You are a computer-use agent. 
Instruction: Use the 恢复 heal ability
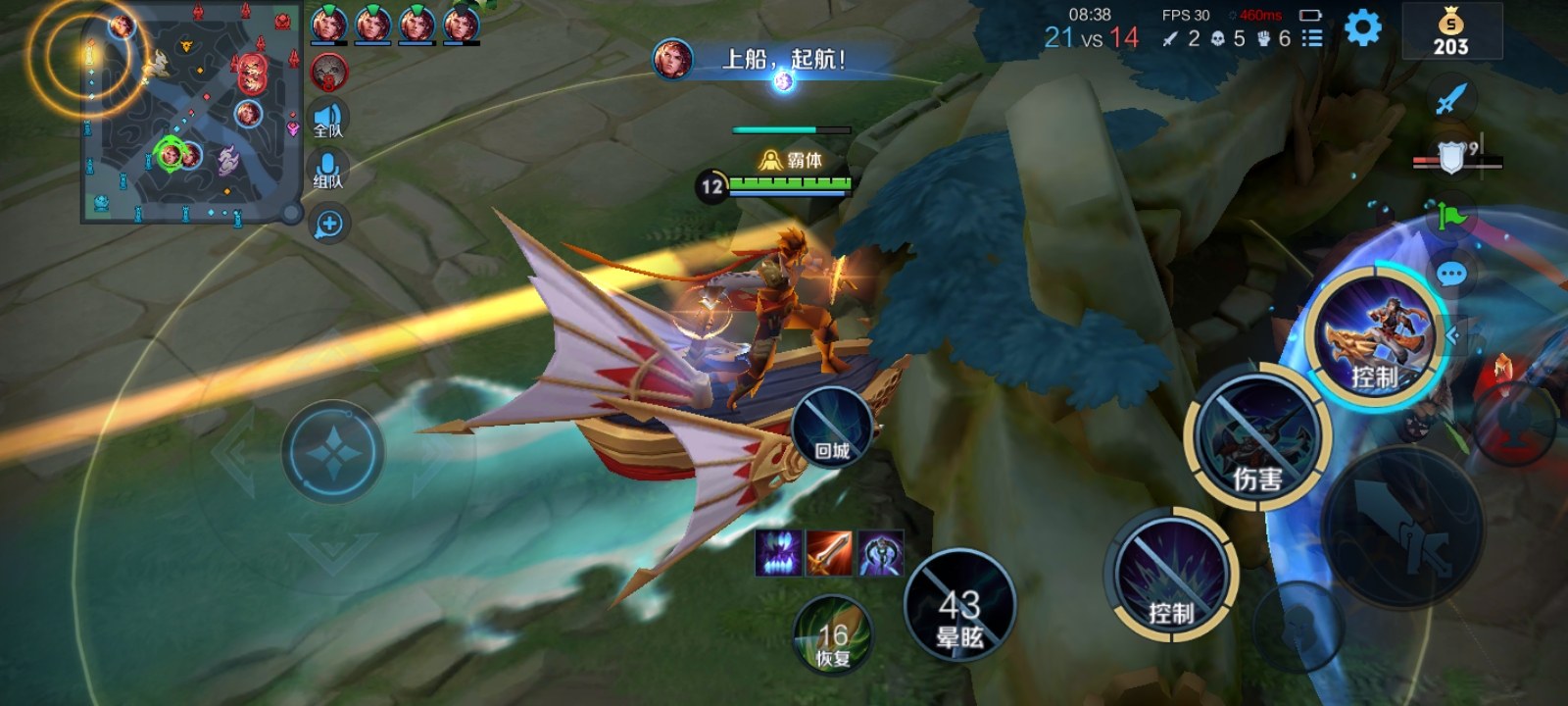pyautogui.click(x=832, y=634)
